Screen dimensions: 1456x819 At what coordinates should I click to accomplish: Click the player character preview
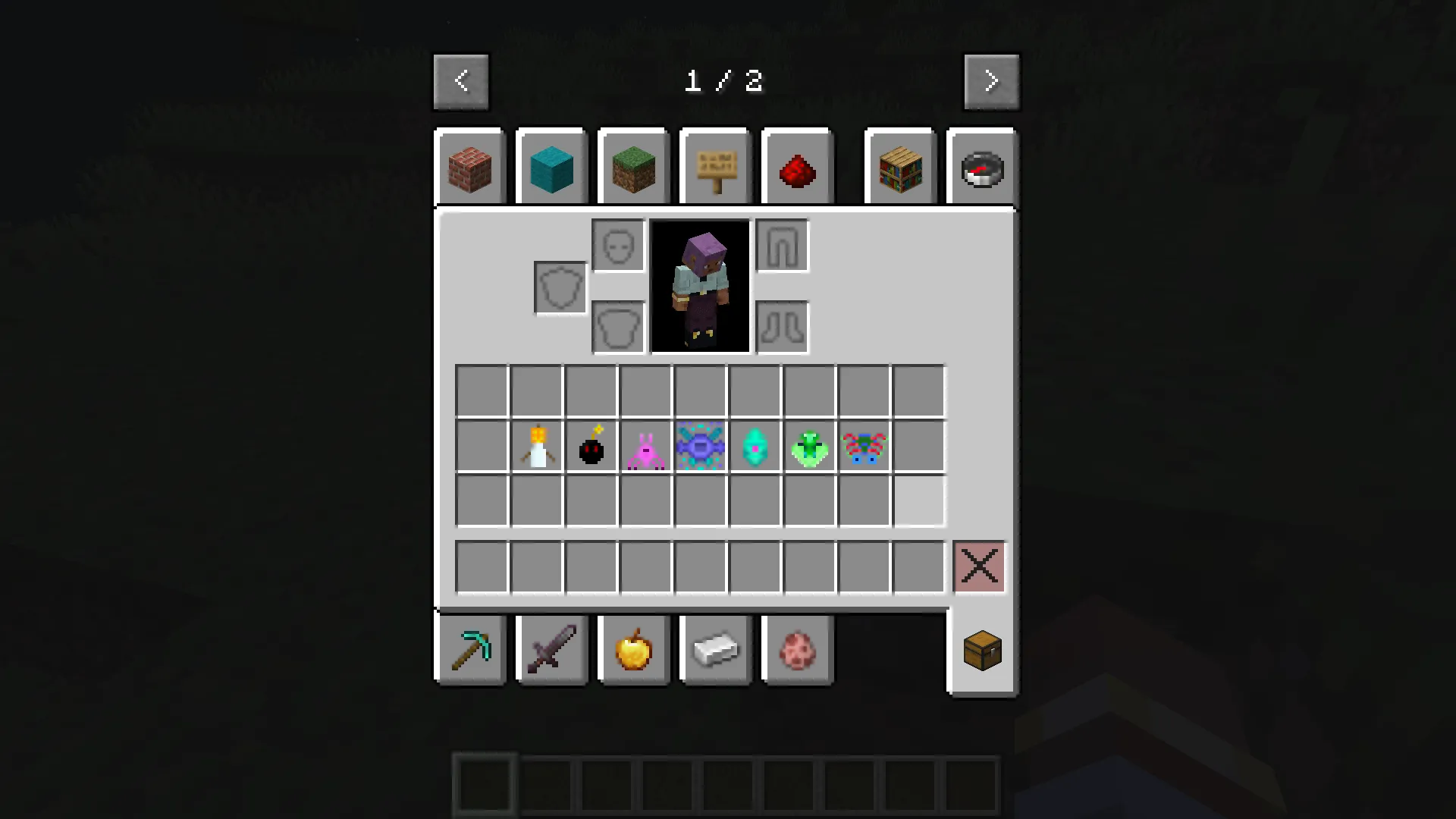click(699, 287)
